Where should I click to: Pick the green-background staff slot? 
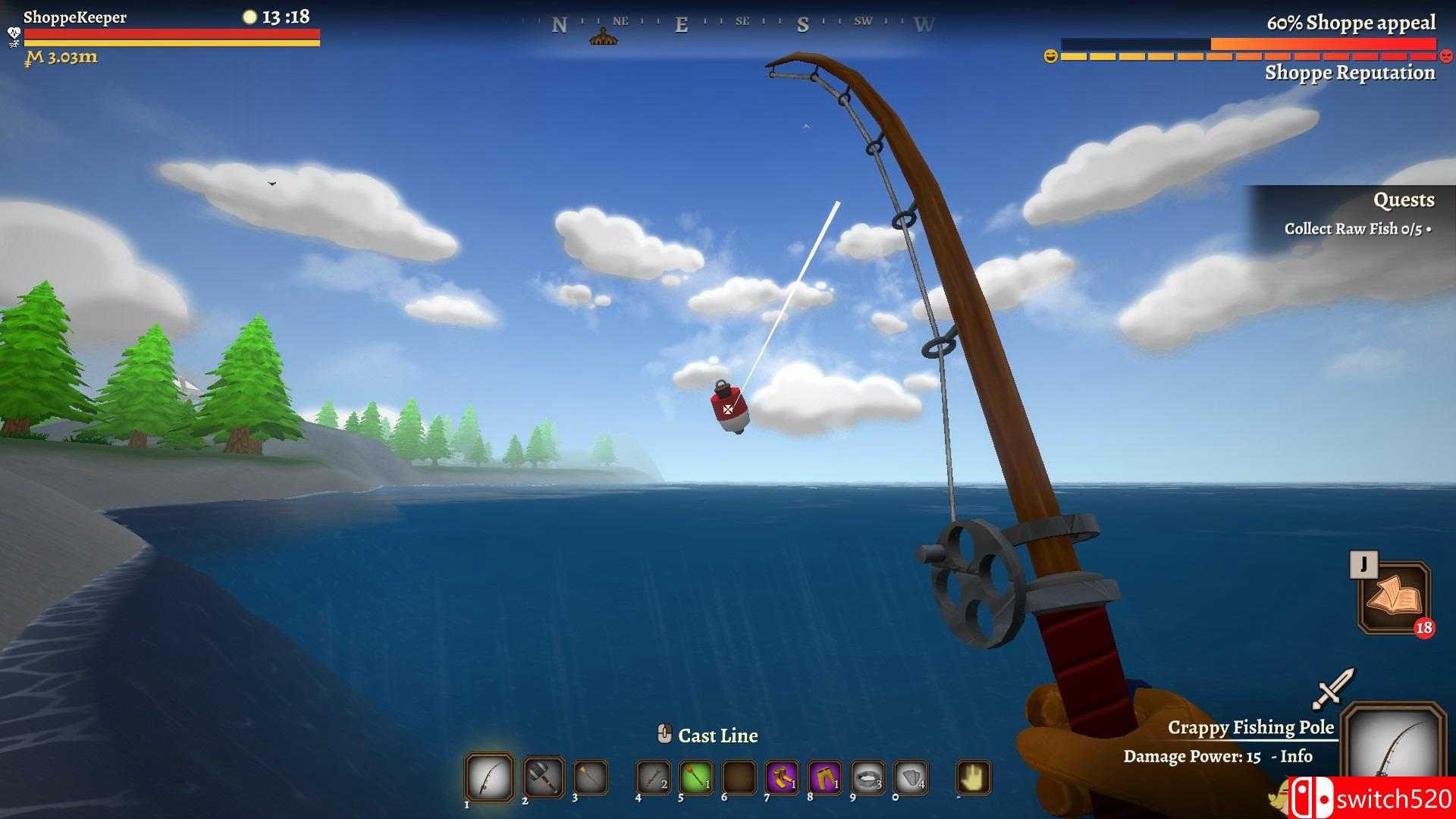(695, 777)
